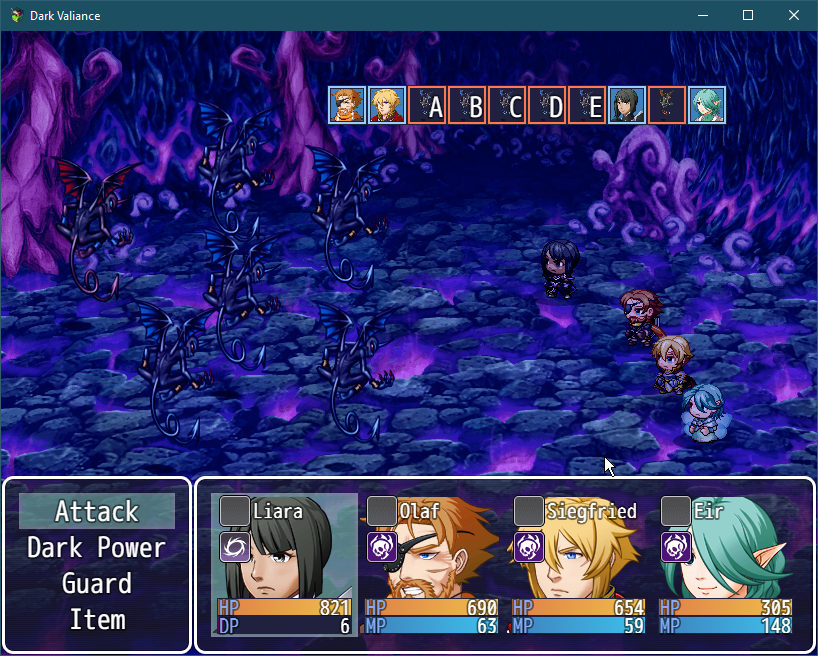Open the Item command
Screen dimensions: 818x656
pos(97,620)
